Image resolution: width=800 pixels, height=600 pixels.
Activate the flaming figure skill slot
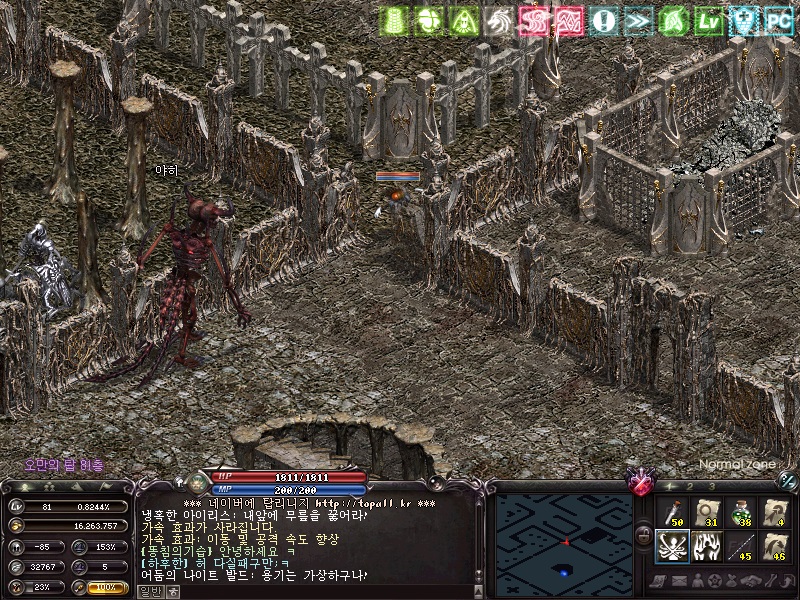point(707,547)
